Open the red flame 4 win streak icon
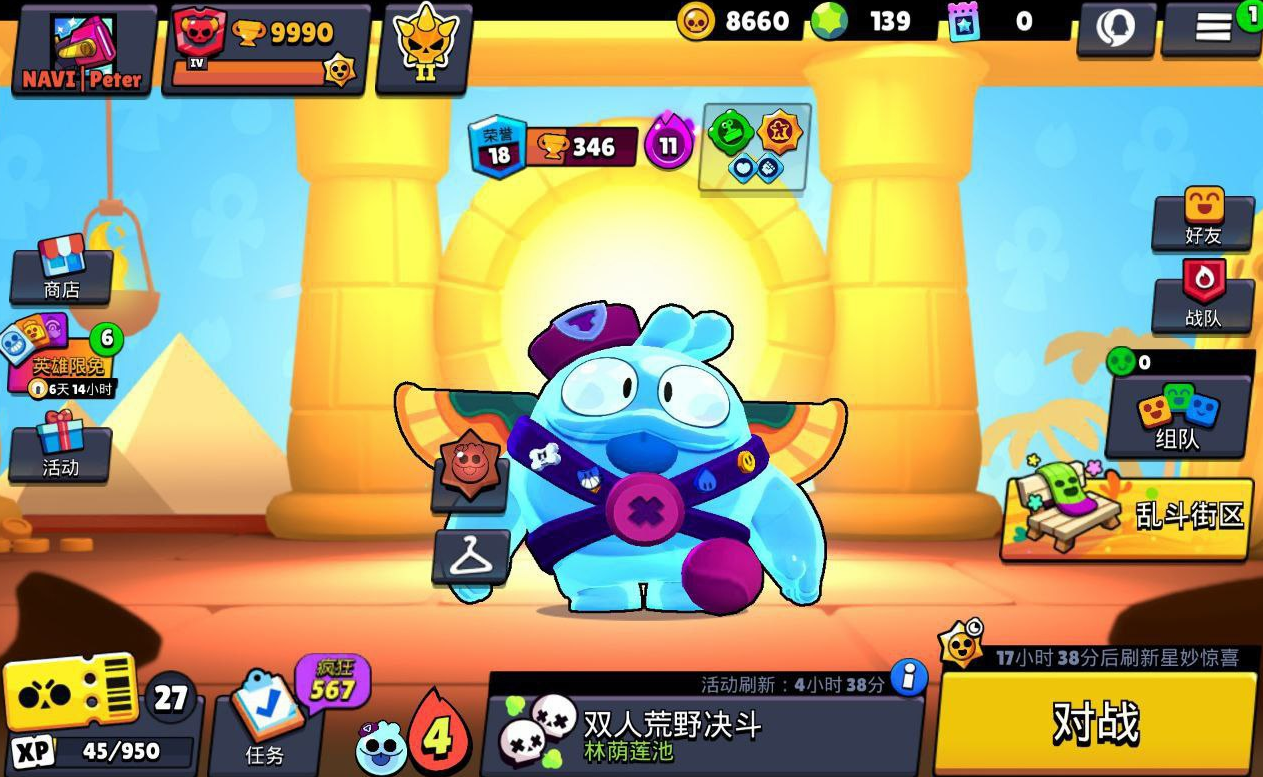 [x=437, y=734]
